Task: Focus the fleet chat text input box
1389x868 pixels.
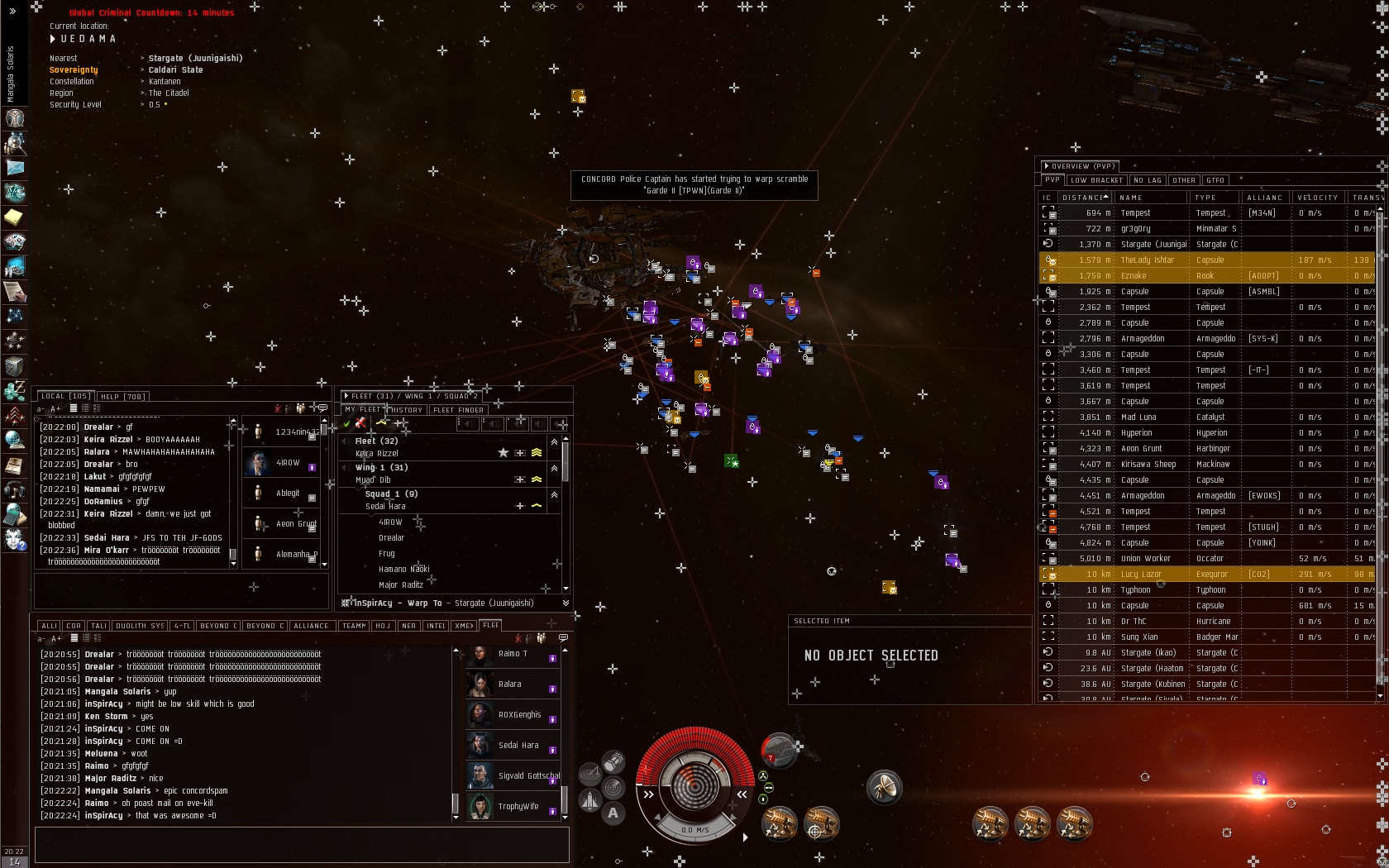Action: pyautogui.click(x=302, y=845)
